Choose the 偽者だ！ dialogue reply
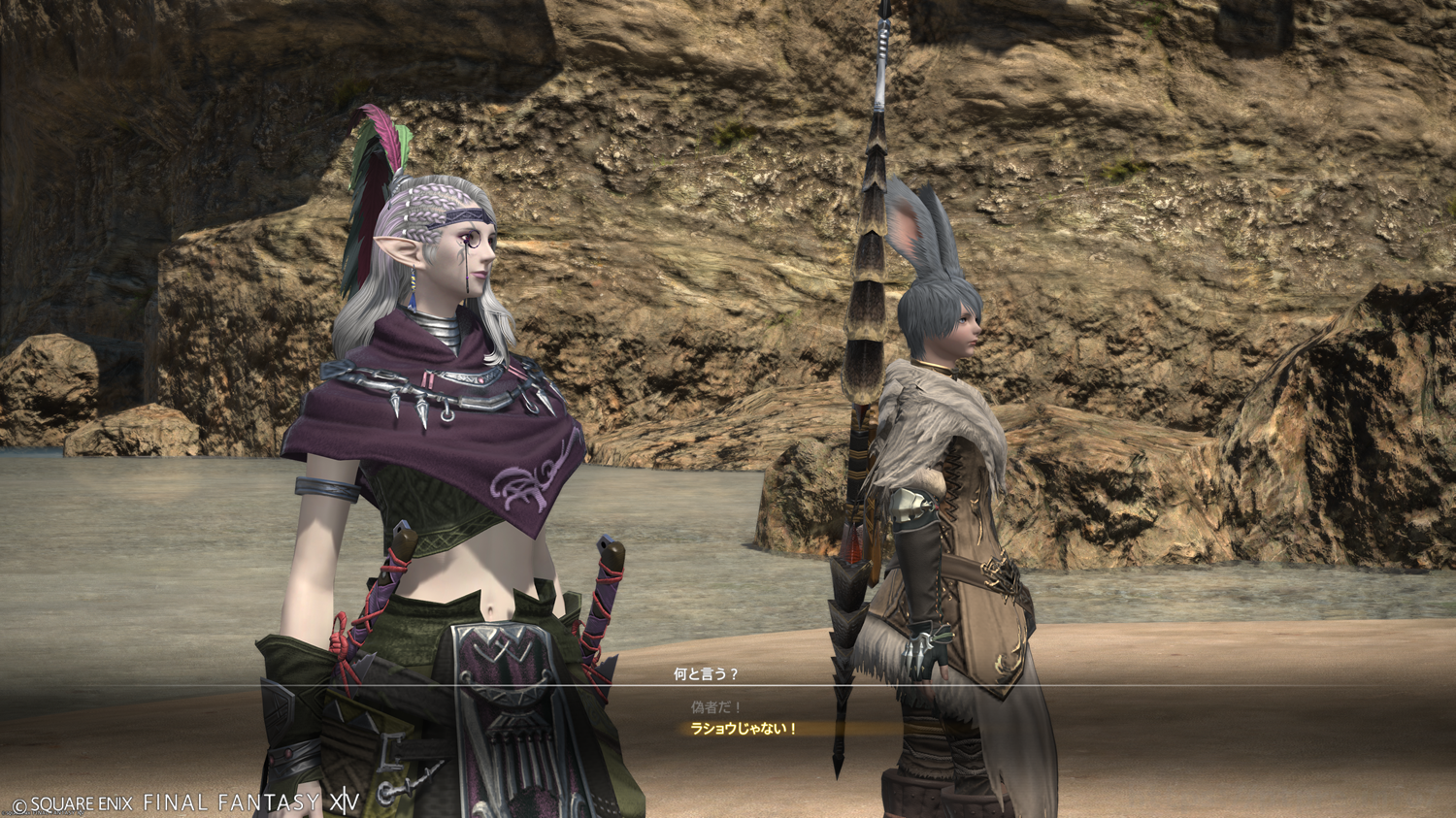Screen dimensions: 1456x818 (716, 707)
